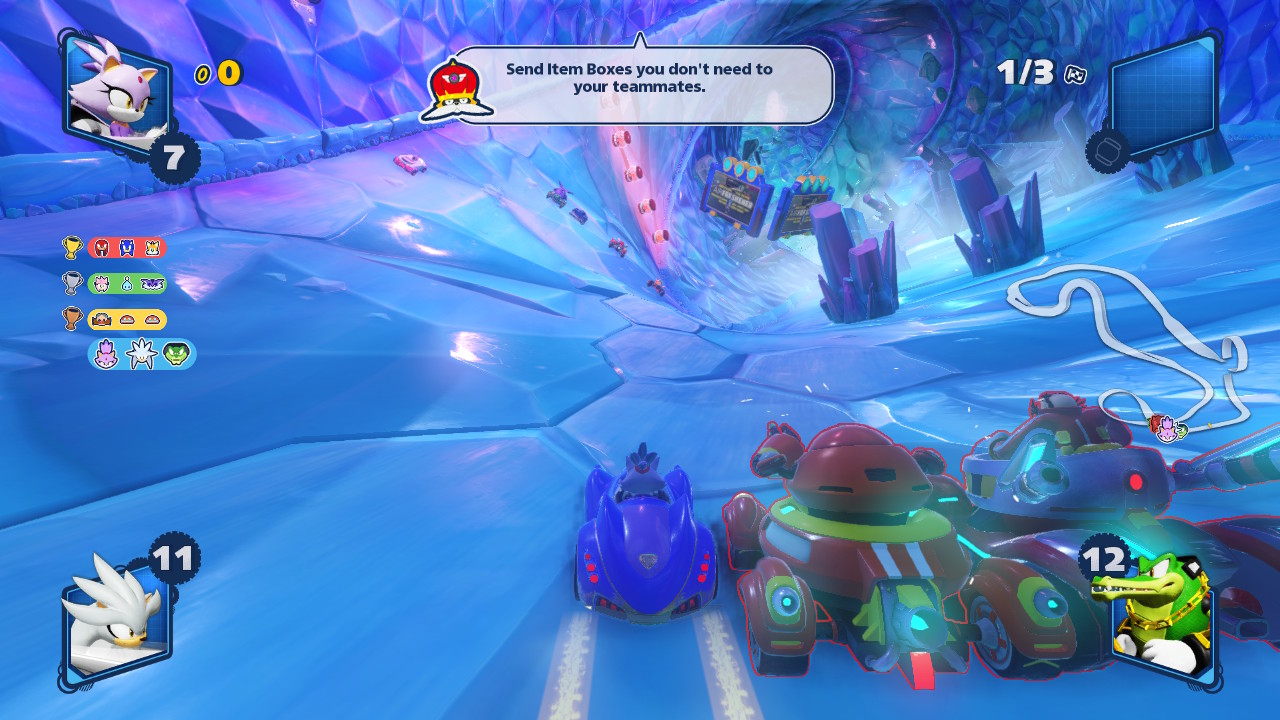
Task: Click the Knuckles icon in the red team row
Action: [x=102, y=248]
